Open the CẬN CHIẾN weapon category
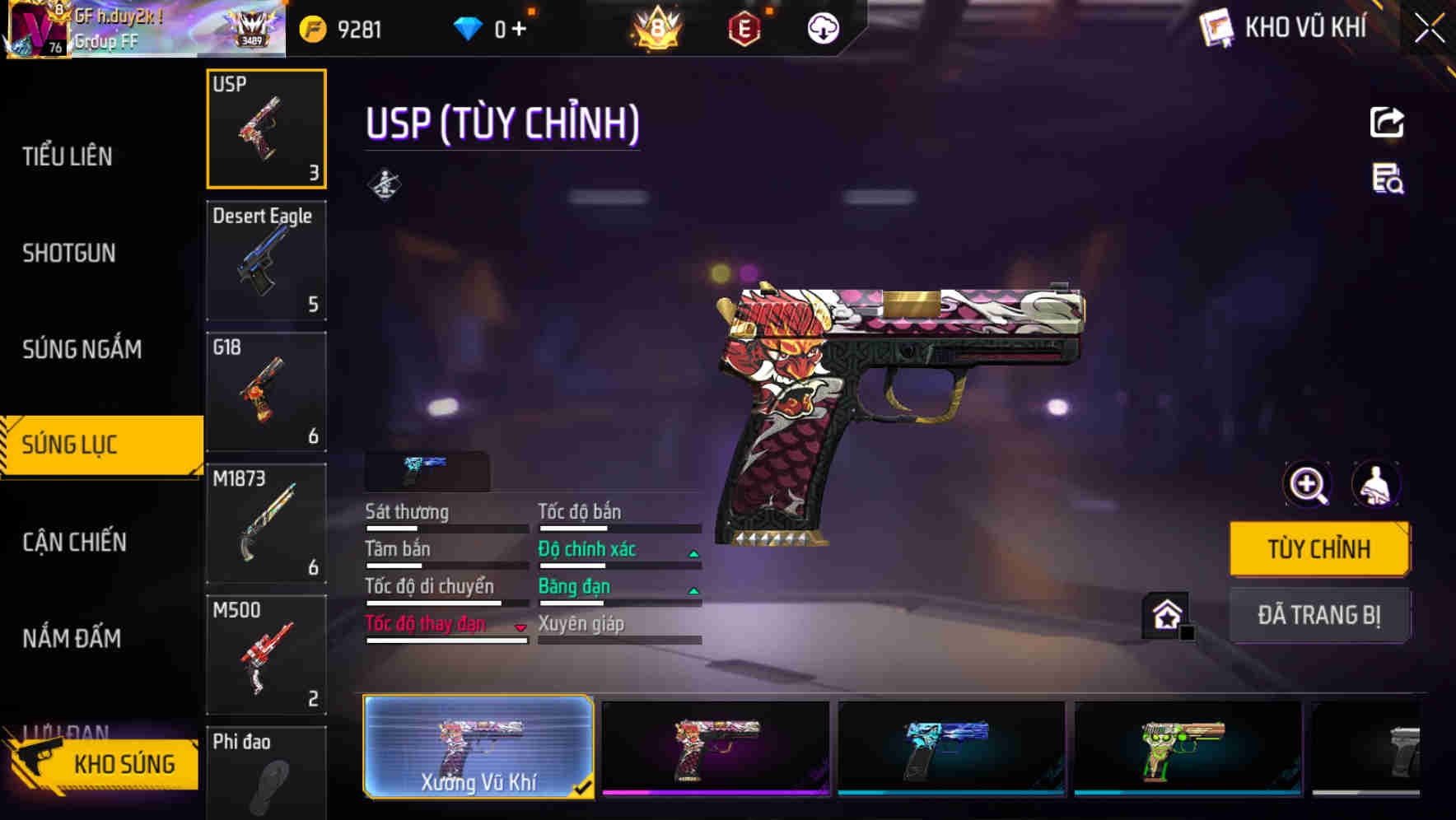The height and width of the screenshot is (820, 1456). tap(72, 543)
